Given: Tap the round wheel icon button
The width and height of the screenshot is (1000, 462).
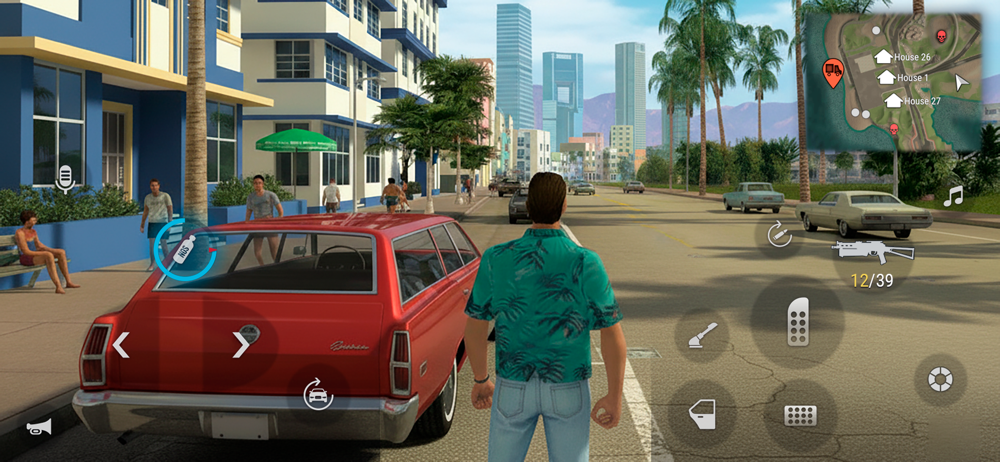Looking at the screenshot, I should 940,379.
